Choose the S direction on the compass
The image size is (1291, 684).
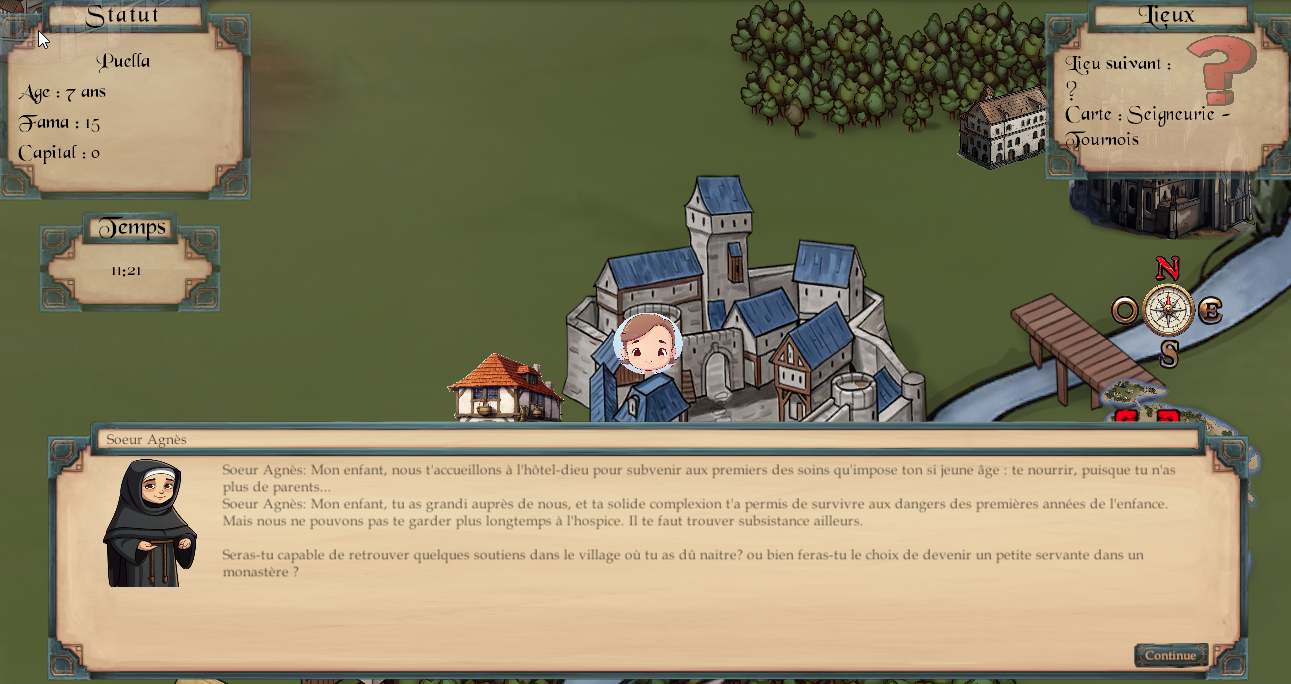1168,353
